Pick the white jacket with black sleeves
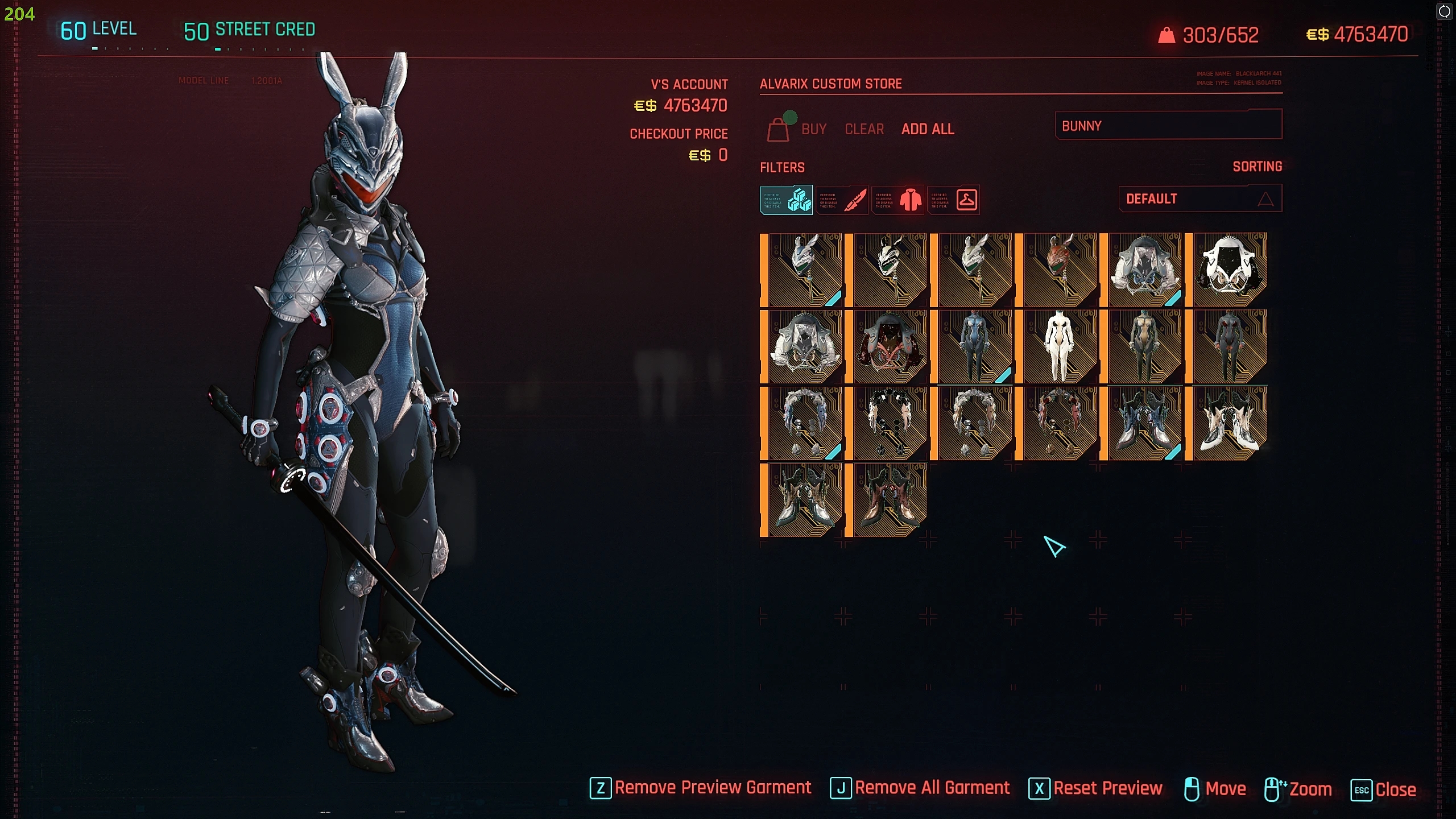The height and width of the screenshot is (819, 1456). click(x=1227, y=270)
